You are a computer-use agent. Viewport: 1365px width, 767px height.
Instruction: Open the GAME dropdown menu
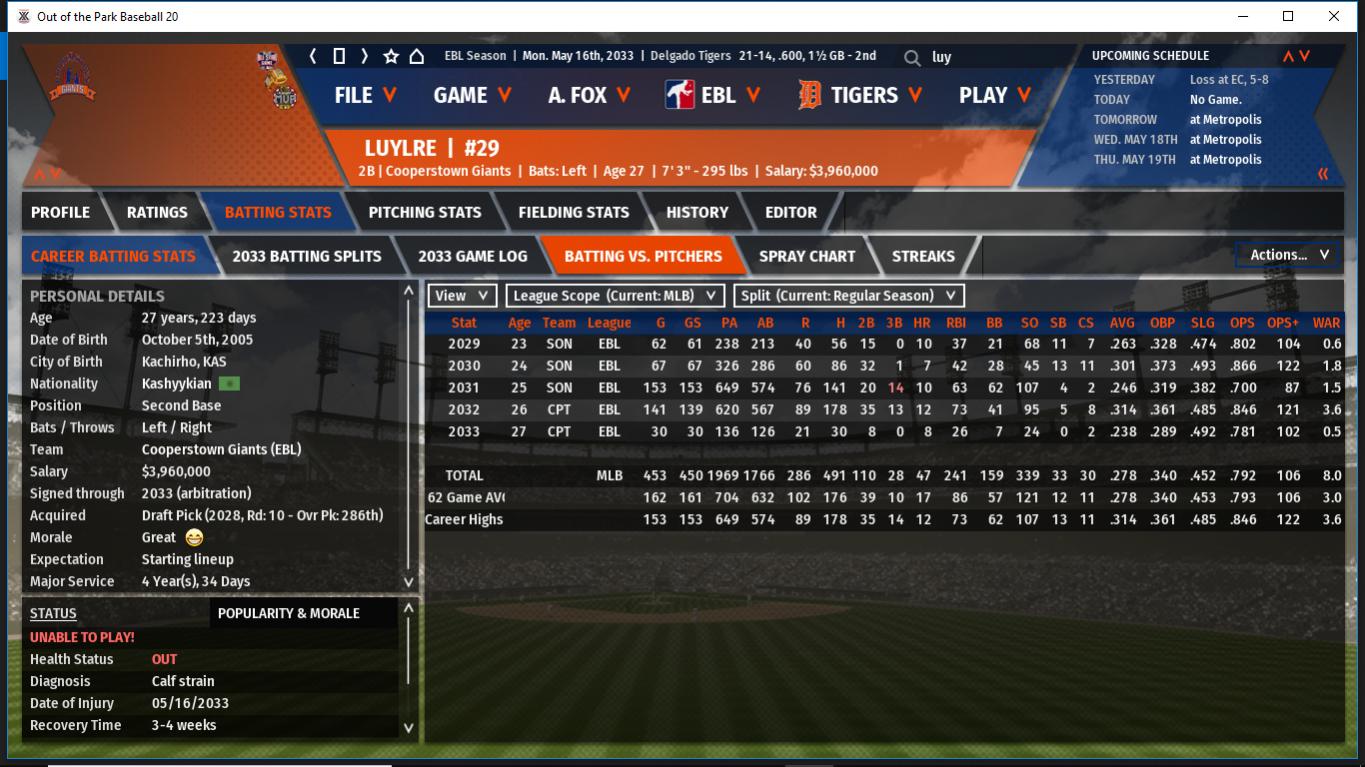click(472, 95)
